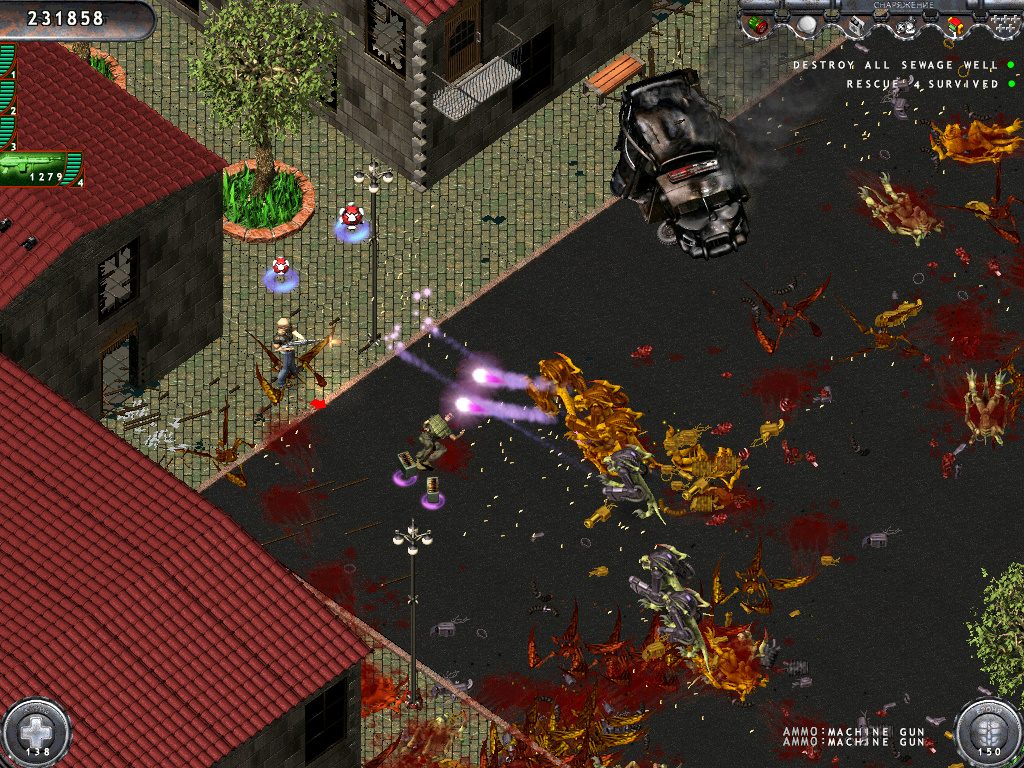Choose the machine gun in slot 4
1024x768 pixels.
pyautogui.click(x=40, y=169)
